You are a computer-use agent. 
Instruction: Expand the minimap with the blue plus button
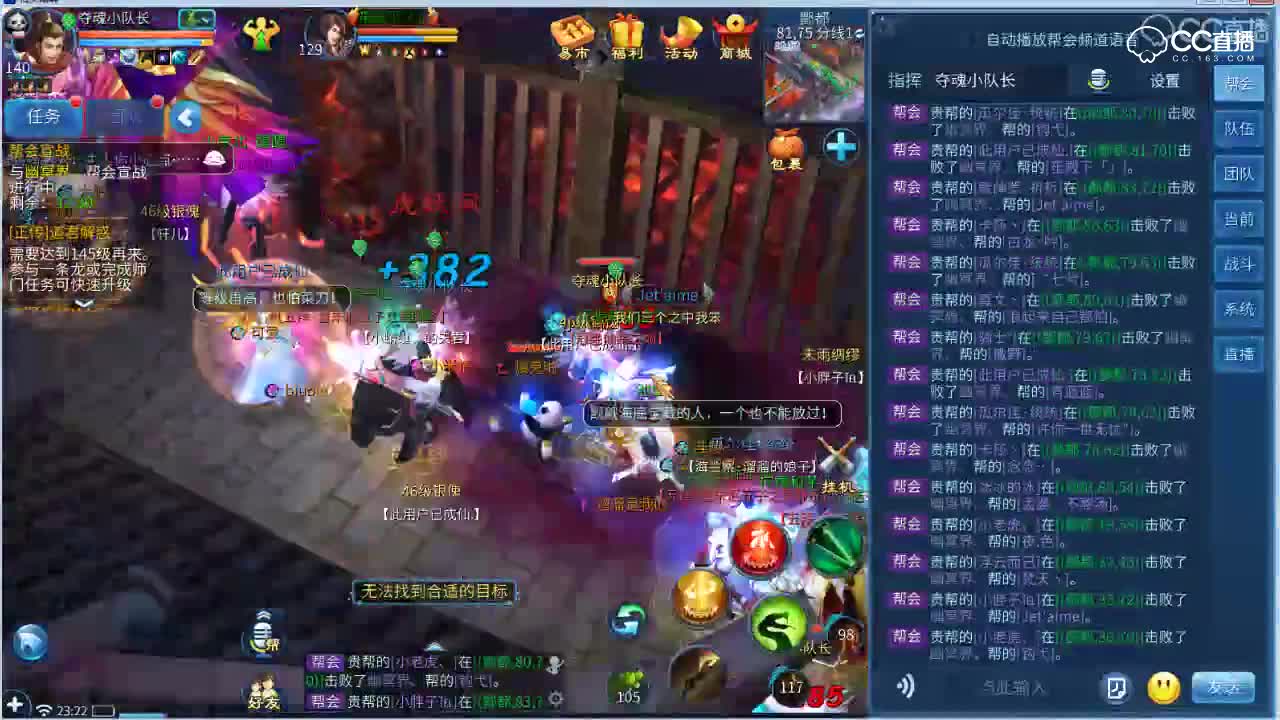[840, 147]
